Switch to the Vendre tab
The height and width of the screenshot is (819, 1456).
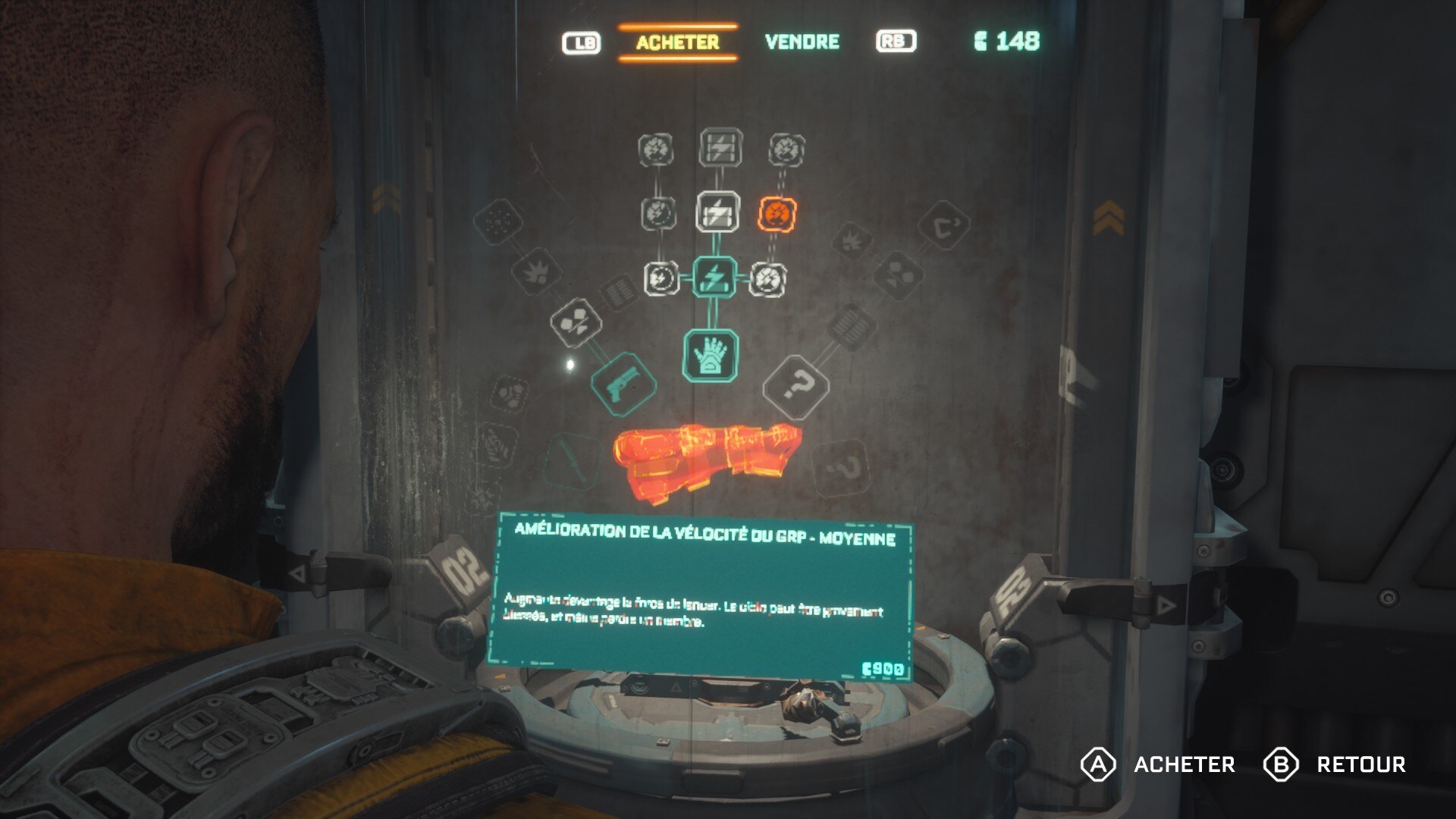pyautogui.click(x=802, y=42)
